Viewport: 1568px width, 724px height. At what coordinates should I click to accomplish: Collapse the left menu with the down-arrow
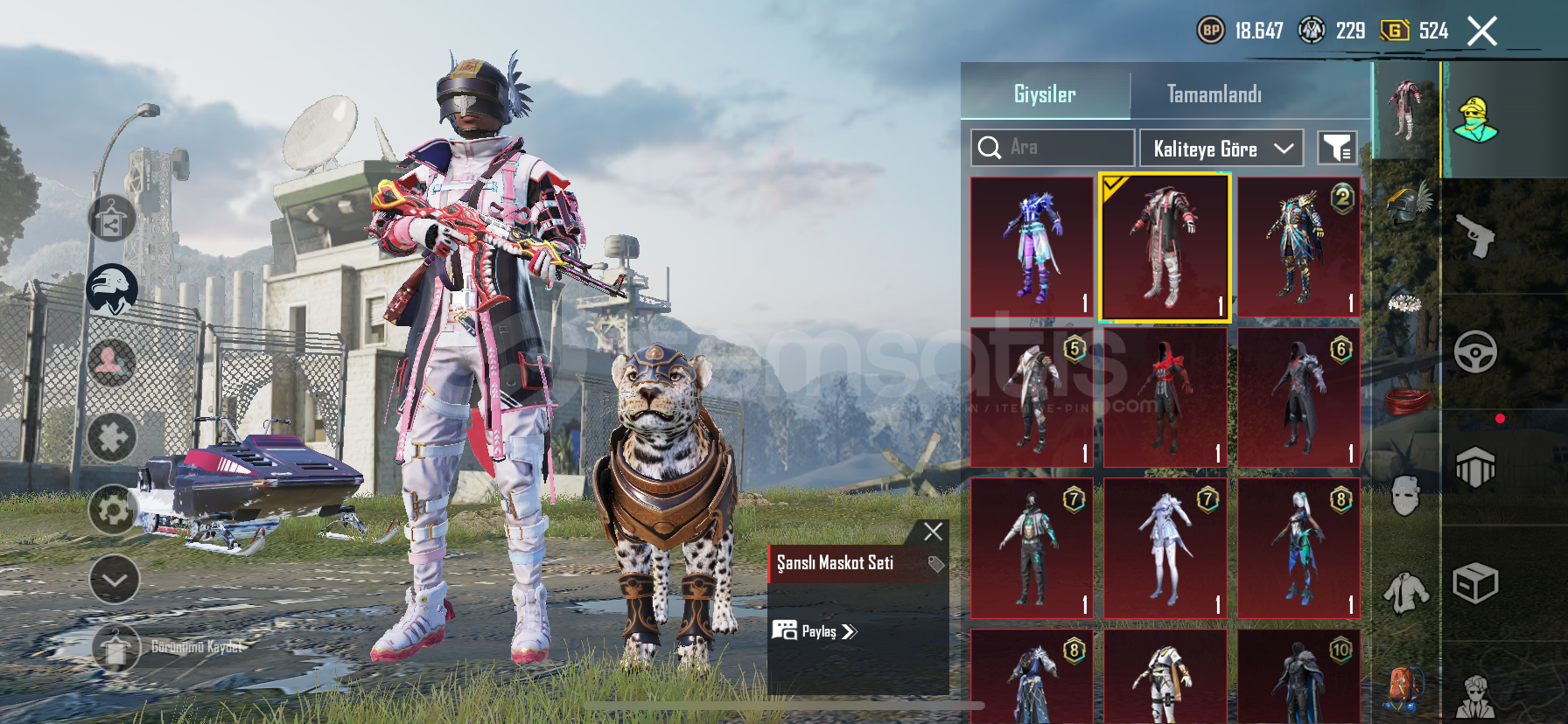pos(115,579)
